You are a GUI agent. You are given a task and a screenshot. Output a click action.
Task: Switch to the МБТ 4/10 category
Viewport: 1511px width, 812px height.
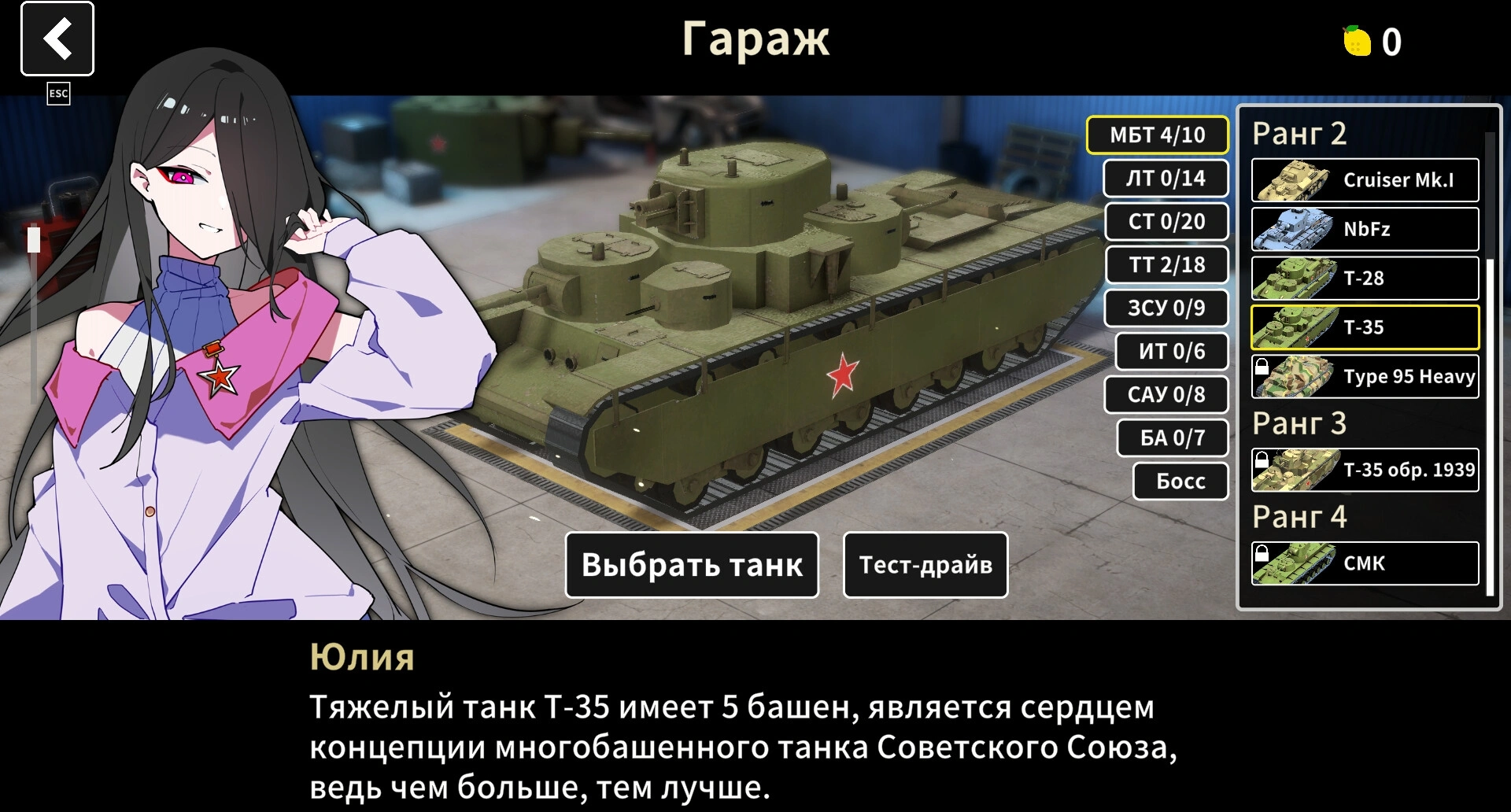pyautogui.click(x=1157, y=135)
